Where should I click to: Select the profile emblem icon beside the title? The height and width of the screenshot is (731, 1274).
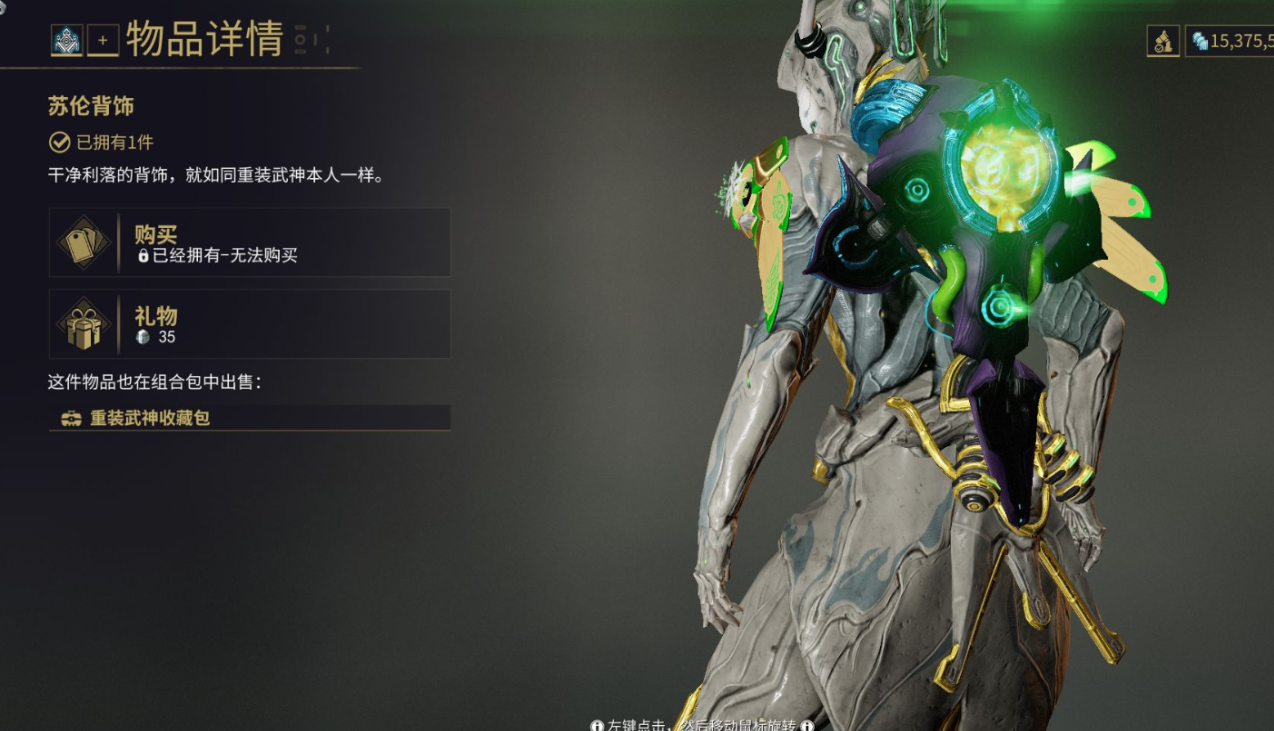67,40
